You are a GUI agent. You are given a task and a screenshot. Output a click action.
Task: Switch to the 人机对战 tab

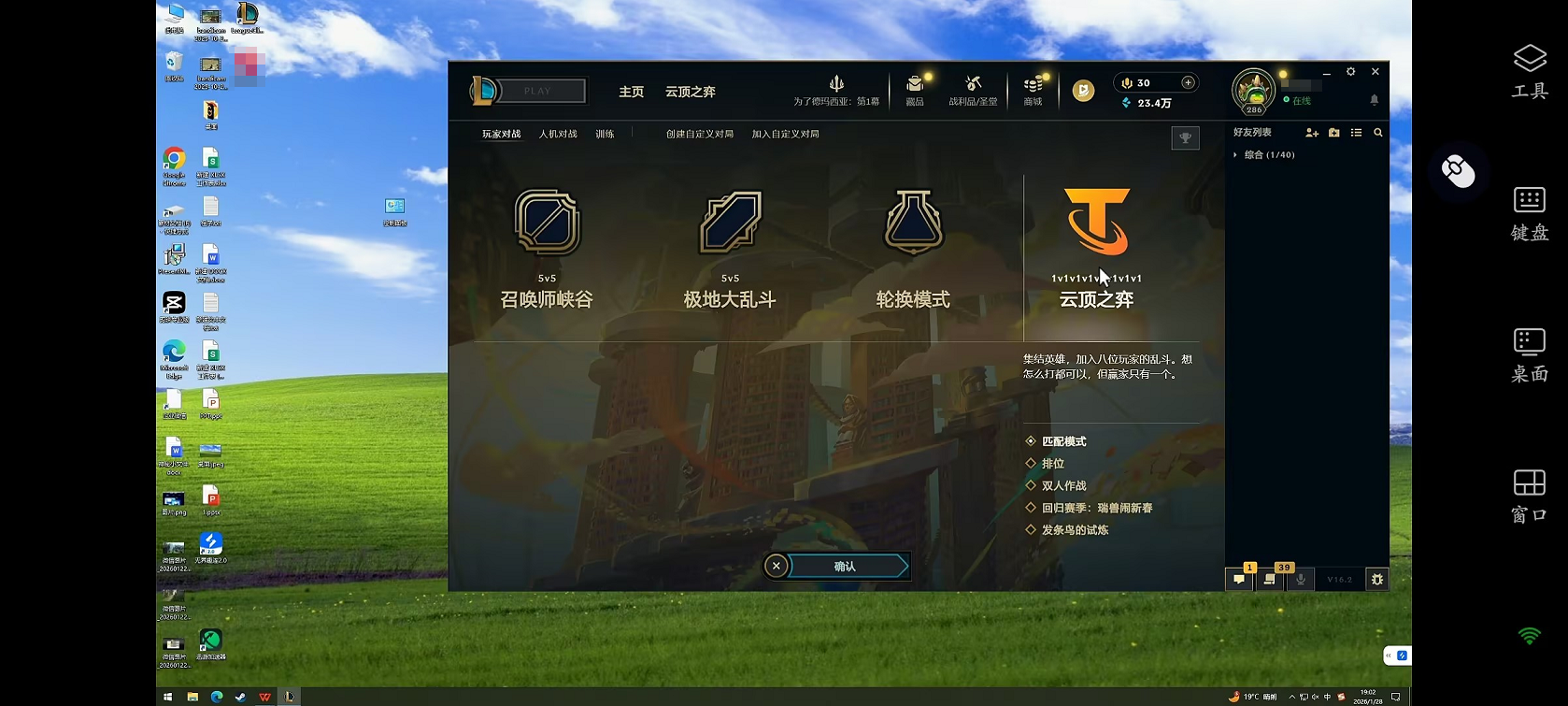[558, 133]
